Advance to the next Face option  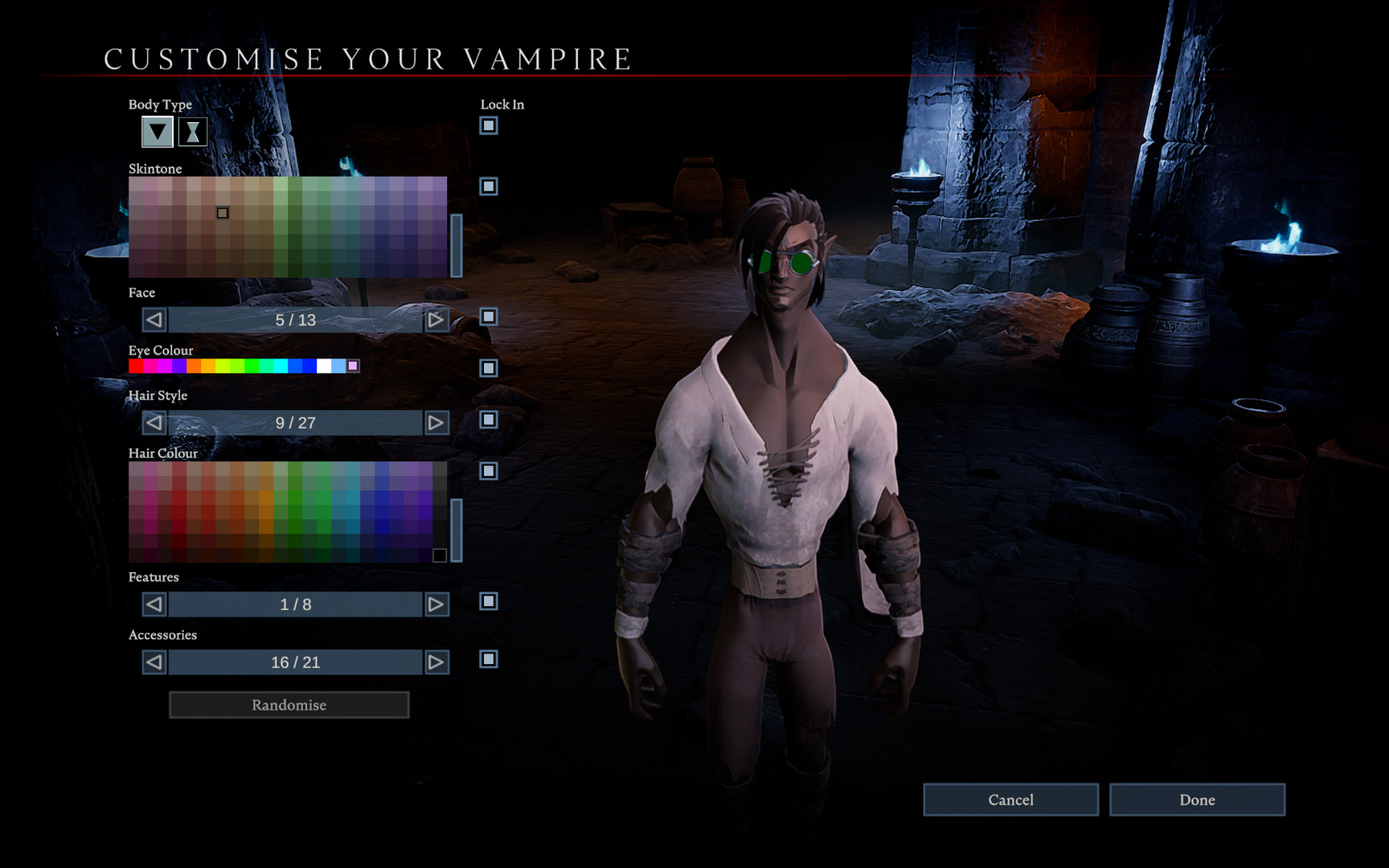pos(436,320)
